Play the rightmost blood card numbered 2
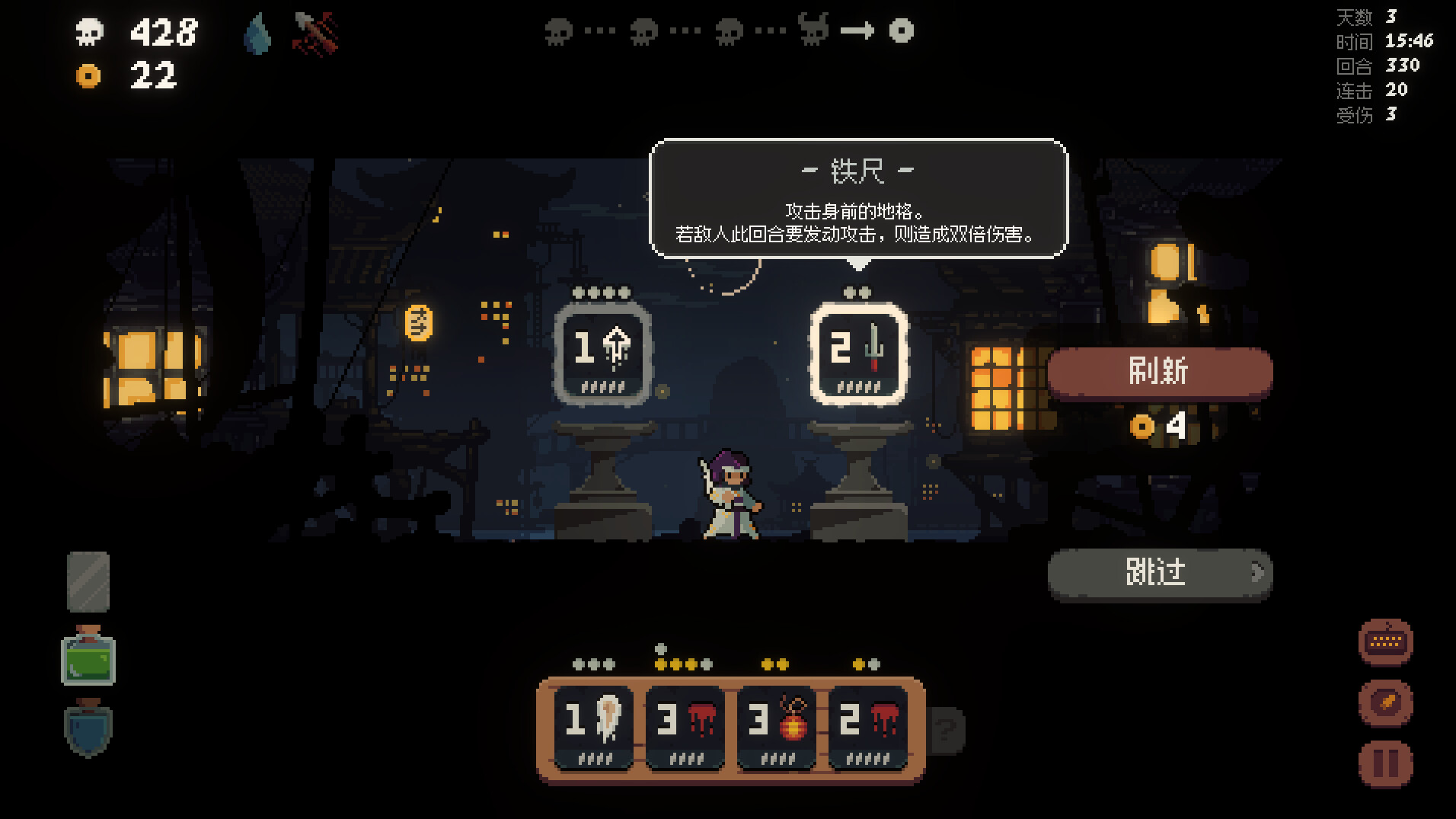The height and width of the screenshot is (819, 1456). 869,724
